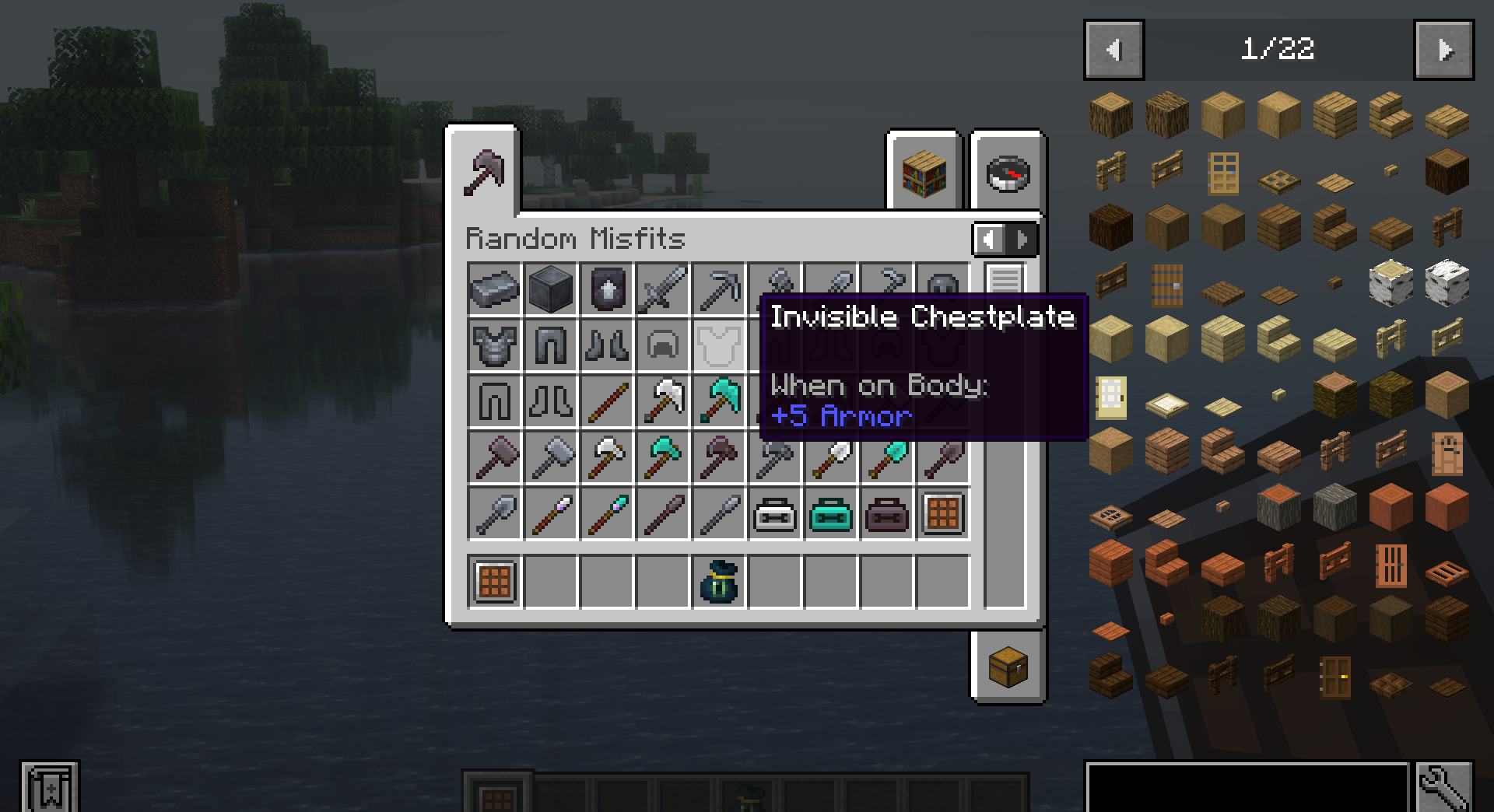The image size is (1494, 812).
Task: Switch to the bookshelf creative tab
Action: (x=924, y=173)
